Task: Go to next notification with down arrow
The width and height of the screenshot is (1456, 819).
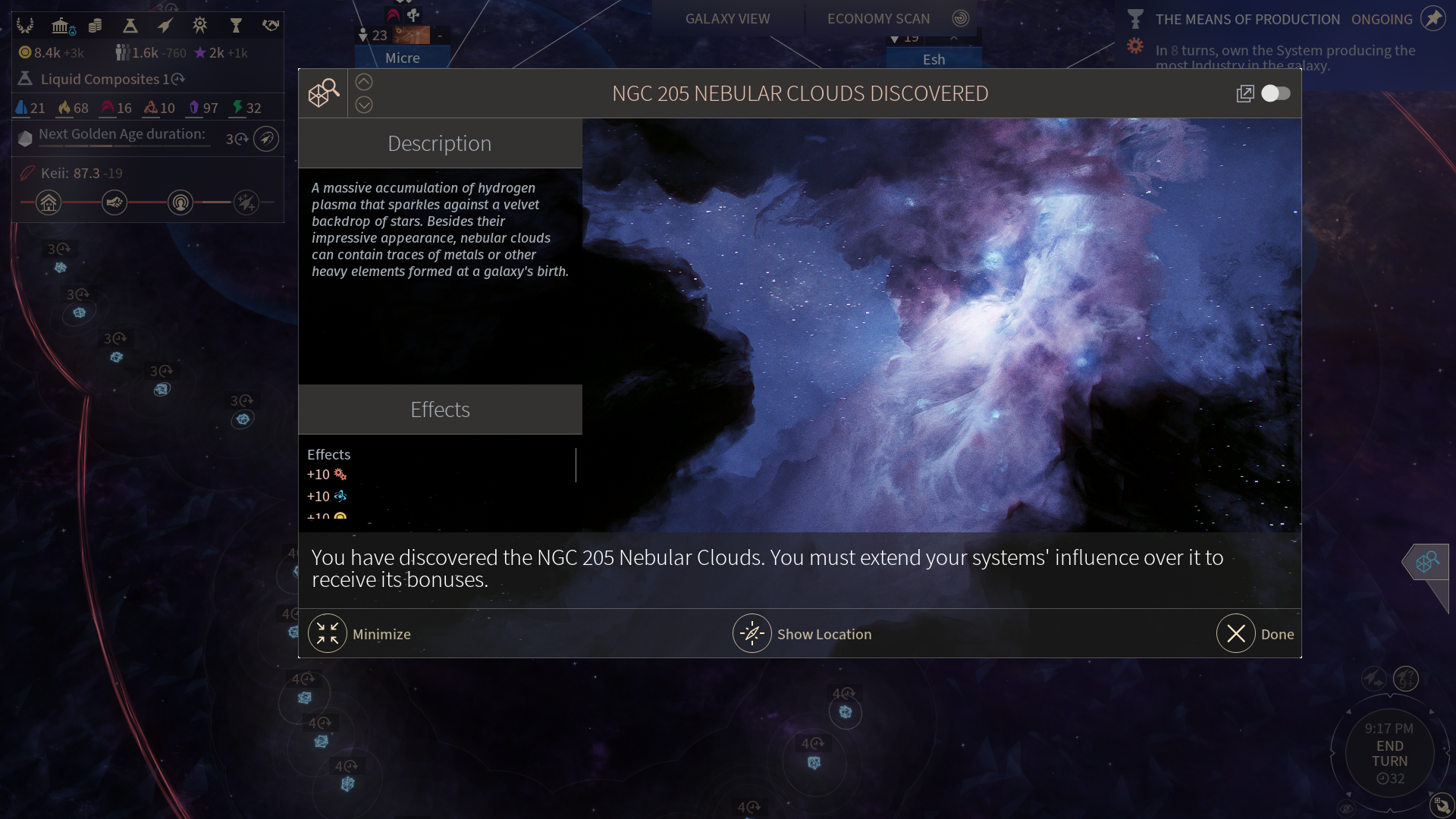Action: pos(364,105)
